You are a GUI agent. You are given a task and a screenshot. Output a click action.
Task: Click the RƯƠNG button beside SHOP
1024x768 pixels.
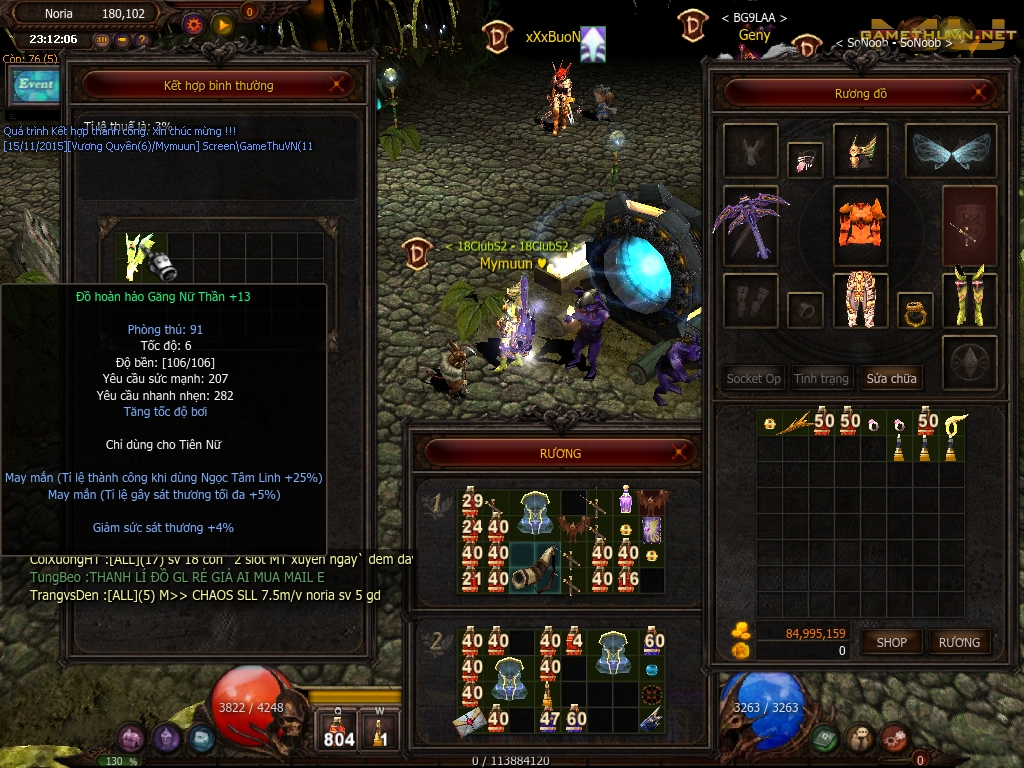(x=958, y=642)
